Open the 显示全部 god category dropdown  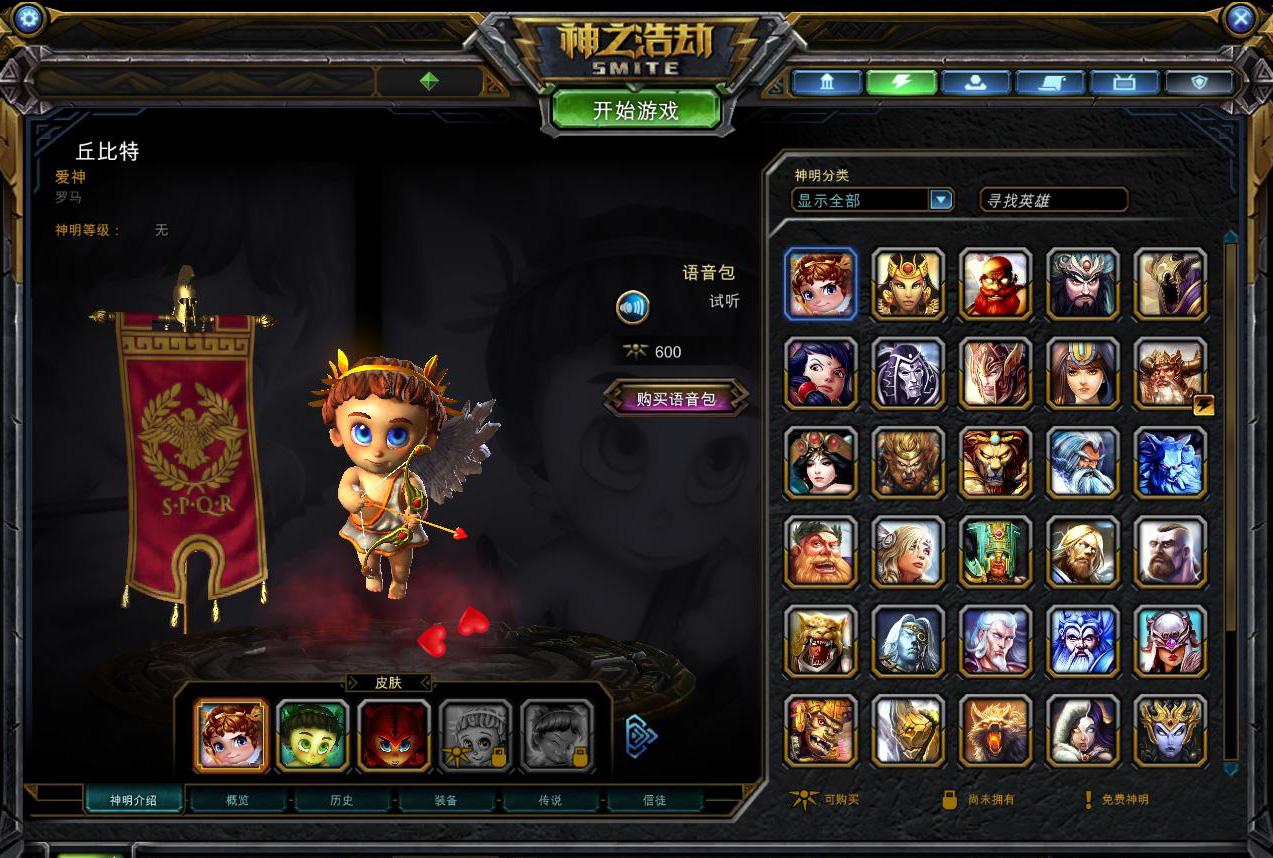coord(940,200)
